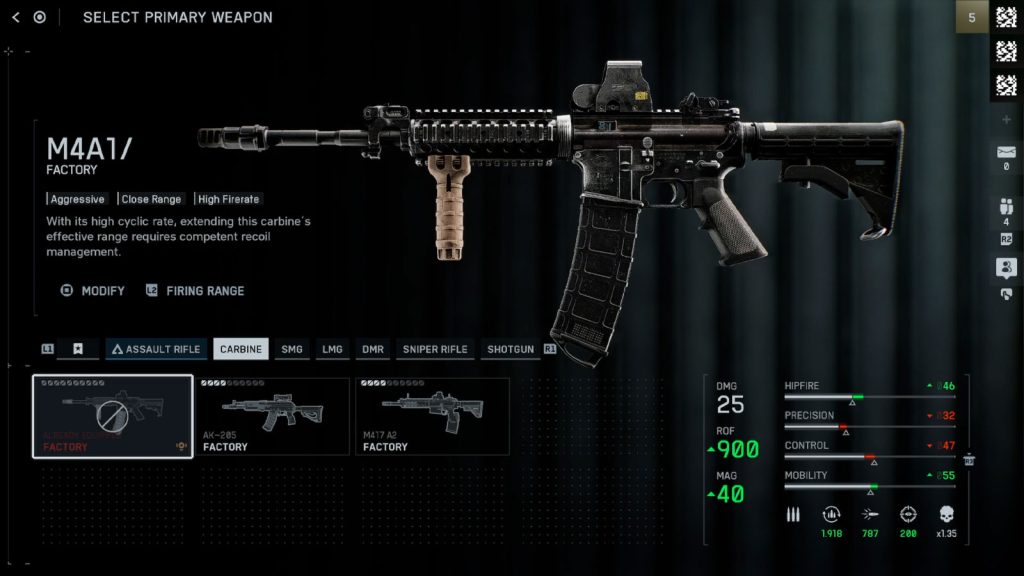1024x576 pixels.
Task: Click the plus icon below player avatars
Action: click(x=1006, y=120)
